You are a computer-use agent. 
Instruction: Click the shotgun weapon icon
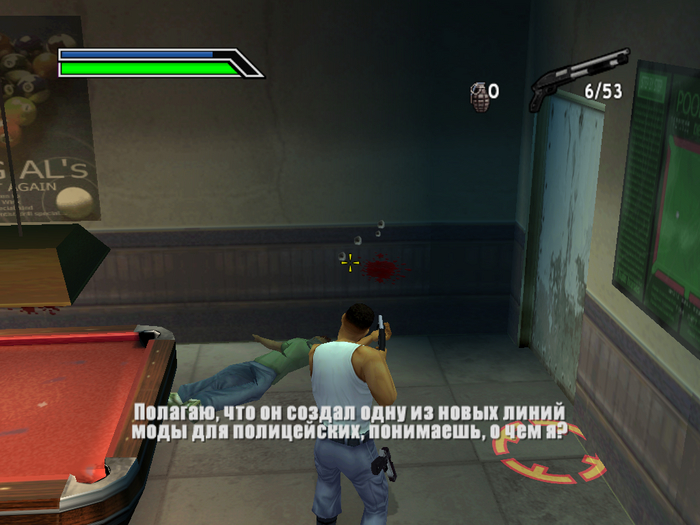(x=578, y=76)
